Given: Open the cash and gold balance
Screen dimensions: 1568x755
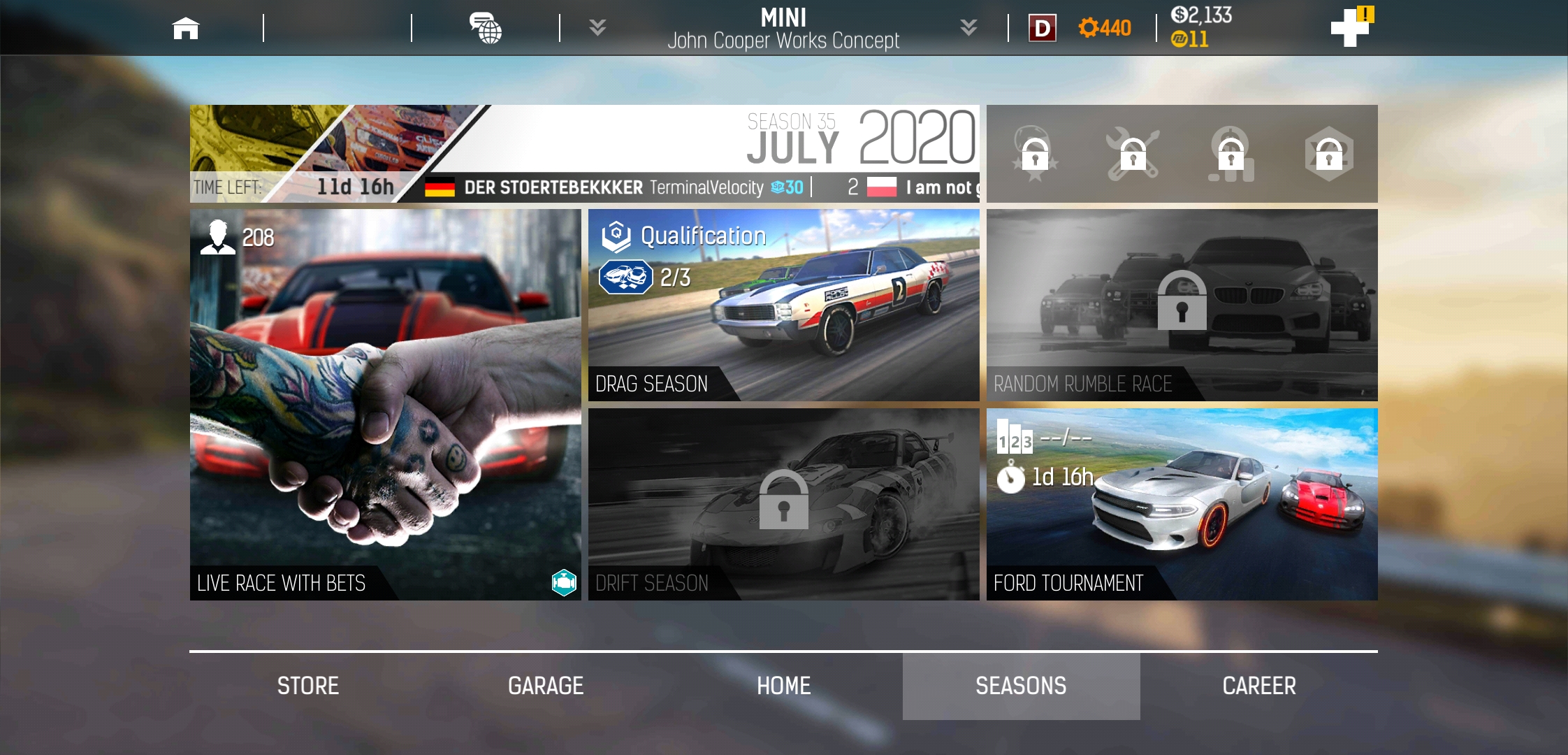Looking at the screenshot, I should (x=1200, y=27).
